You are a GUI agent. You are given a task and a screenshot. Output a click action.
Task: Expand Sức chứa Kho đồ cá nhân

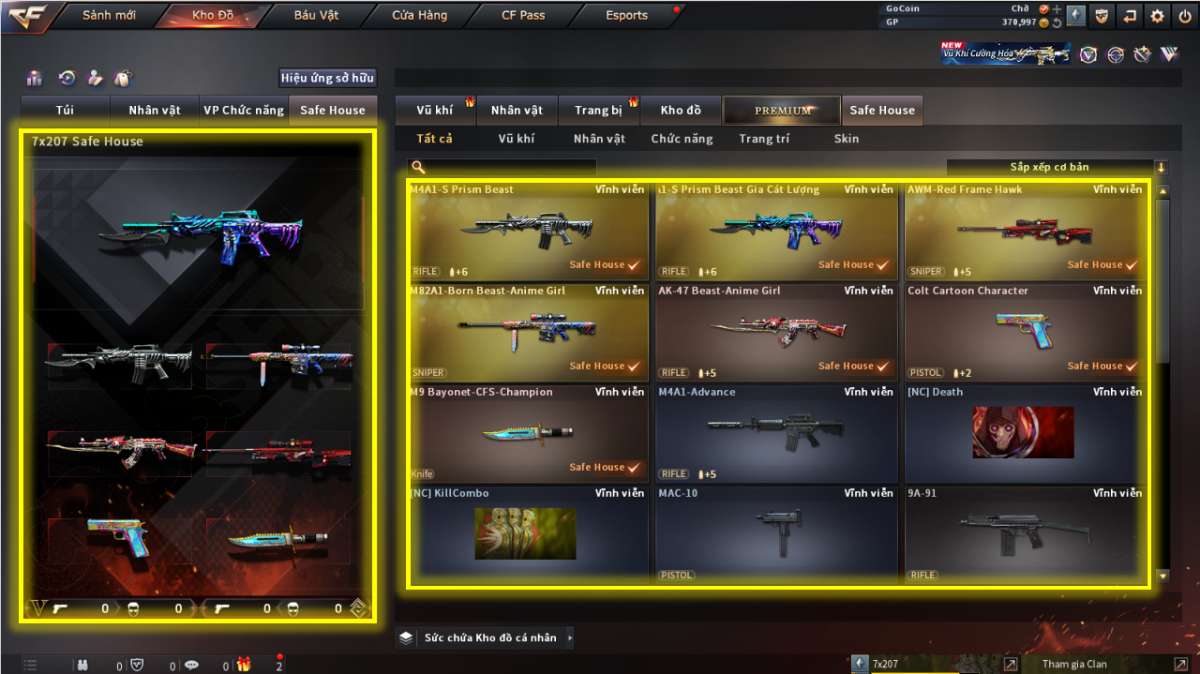(489, 637)
